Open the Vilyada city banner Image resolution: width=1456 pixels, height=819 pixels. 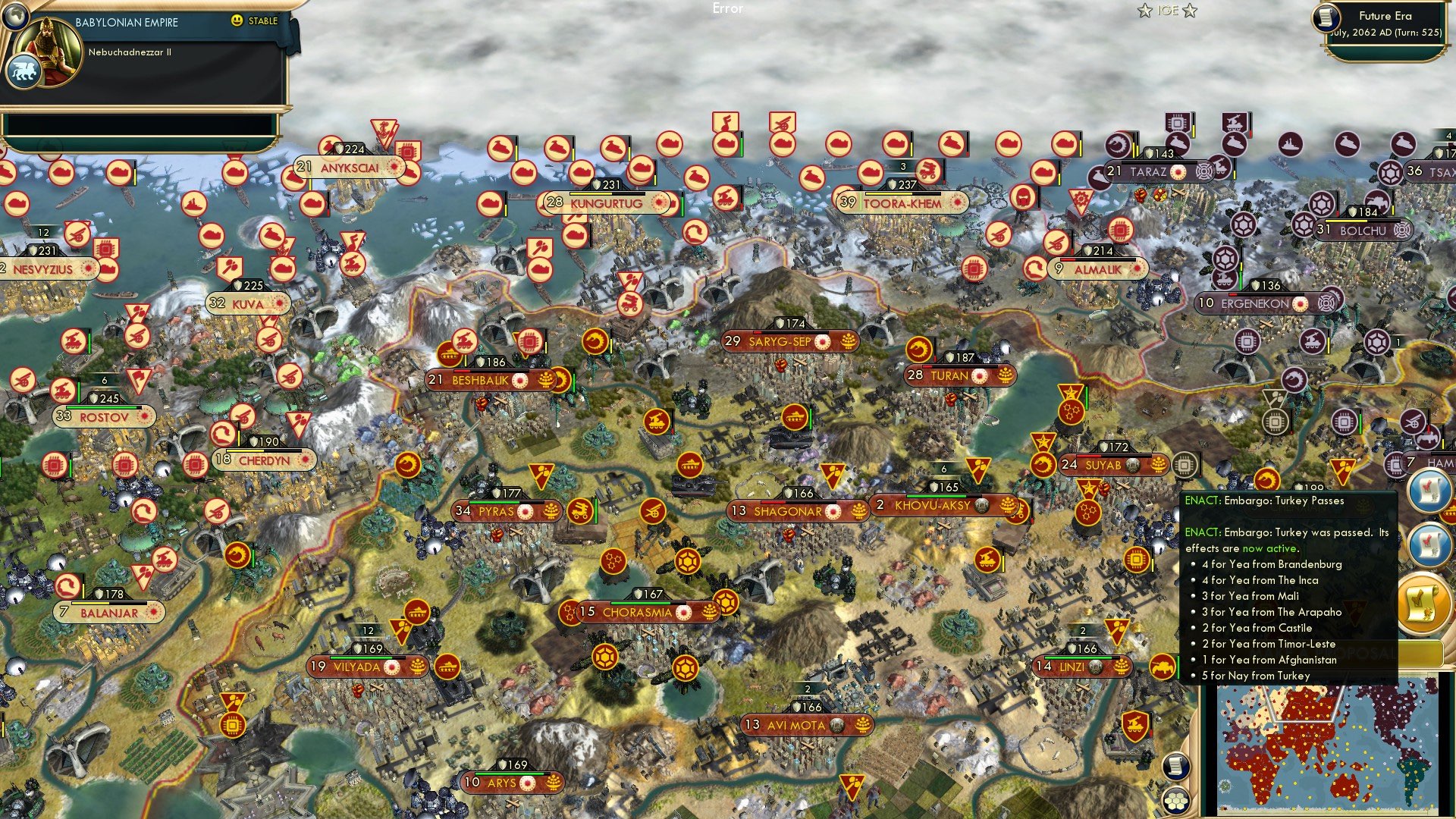pos(356,667)
